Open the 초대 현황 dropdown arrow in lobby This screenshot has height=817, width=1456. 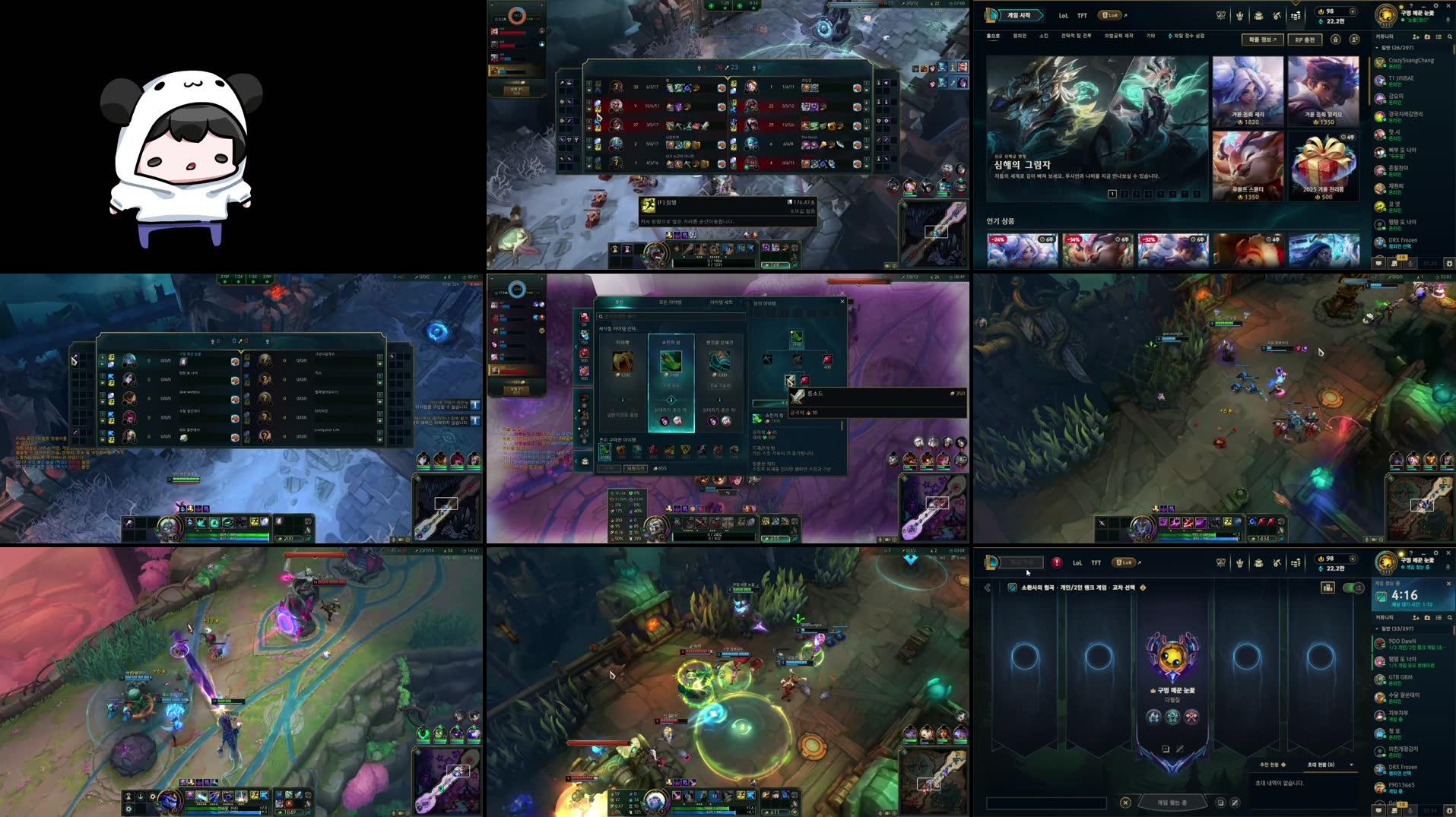pos(1351,764)
